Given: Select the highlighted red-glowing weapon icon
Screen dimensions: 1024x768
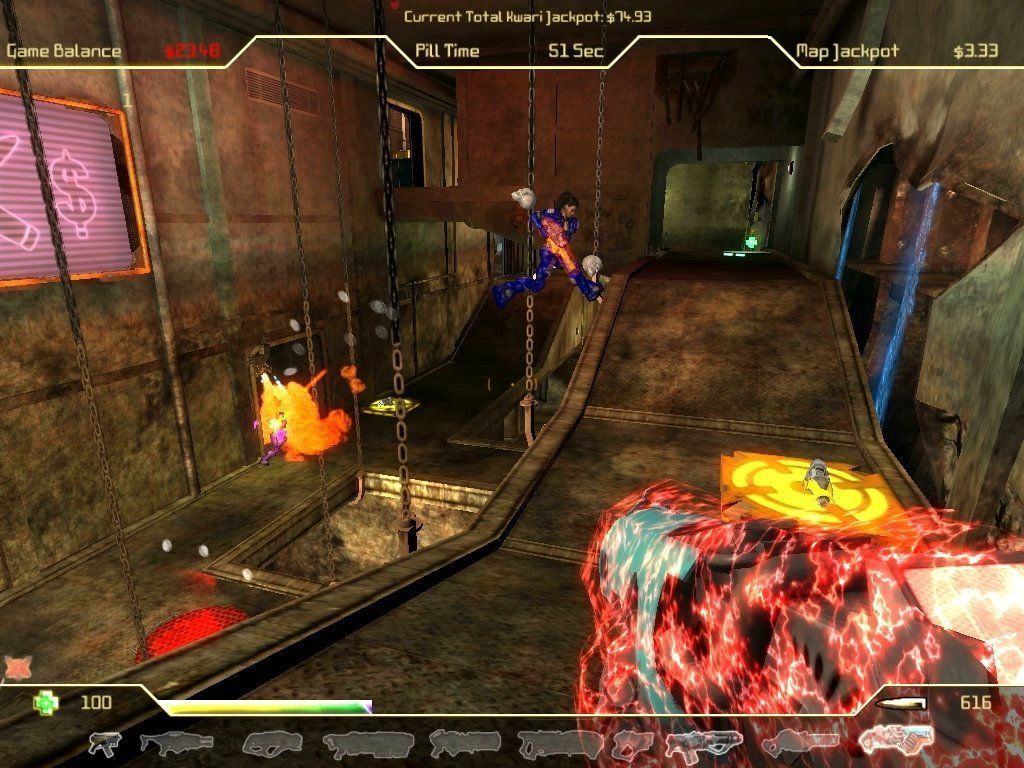Looking at the screenshot, I should (895, 741).
